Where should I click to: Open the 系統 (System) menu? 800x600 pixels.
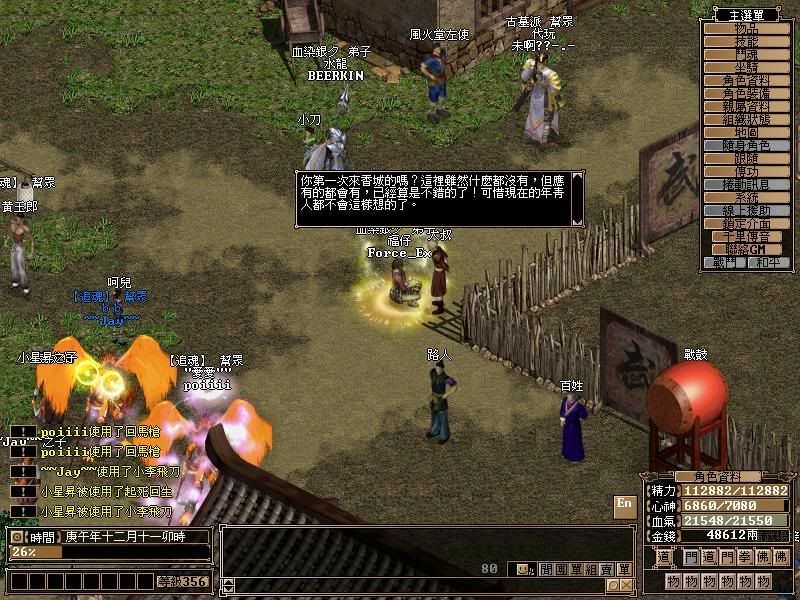point(746,198)
